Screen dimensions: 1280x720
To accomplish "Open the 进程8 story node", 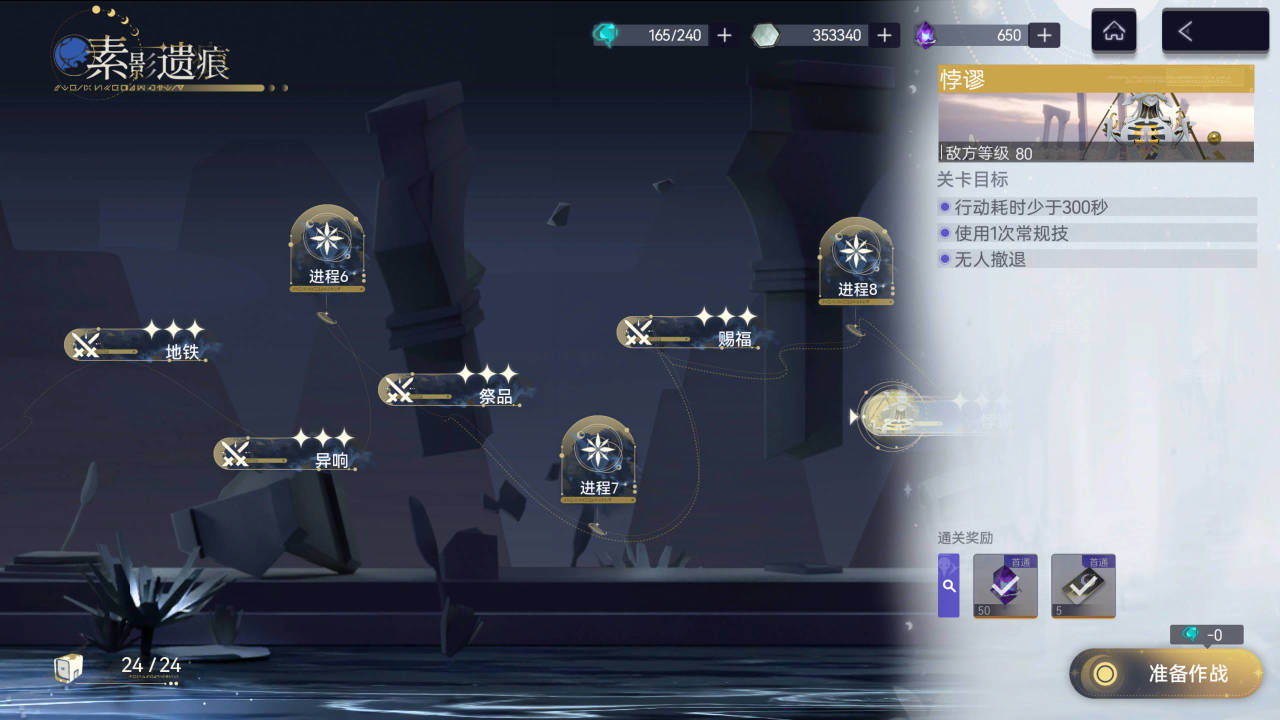I will [x=856, y=262].
